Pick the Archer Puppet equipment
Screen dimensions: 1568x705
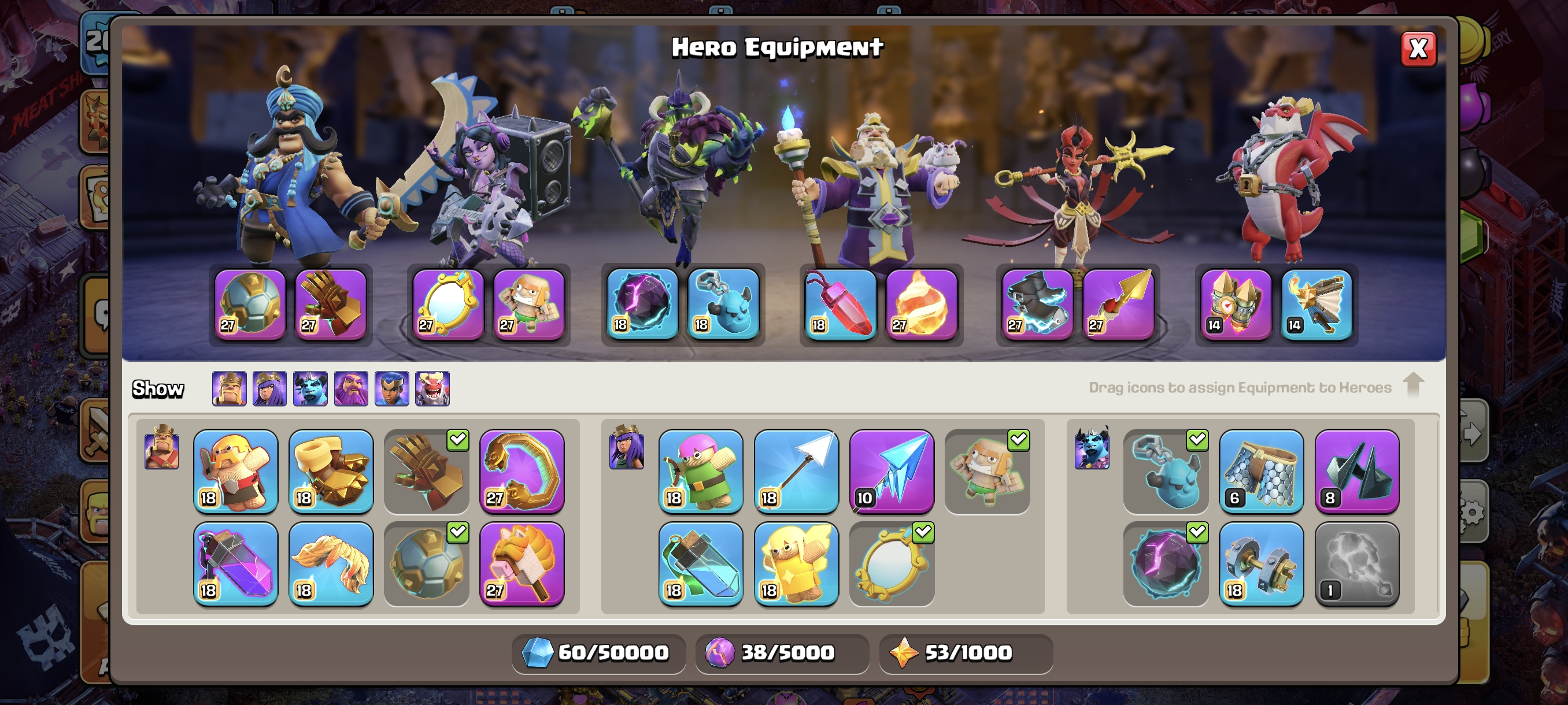pyautogui.click(x=701, y=472)
